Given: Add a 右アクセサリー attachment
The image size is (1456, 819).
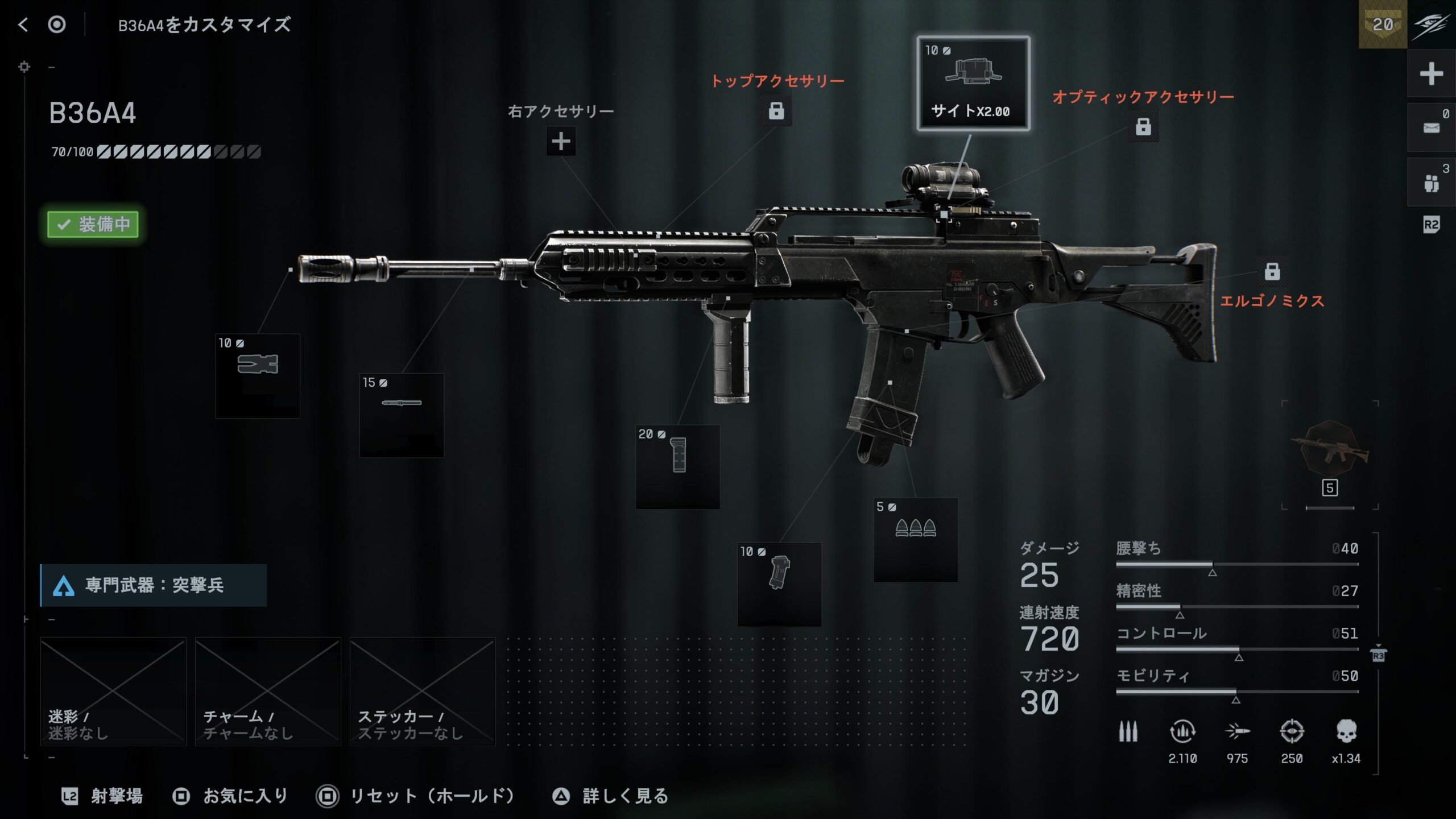Looking at the screenshot, I should 561,141.
